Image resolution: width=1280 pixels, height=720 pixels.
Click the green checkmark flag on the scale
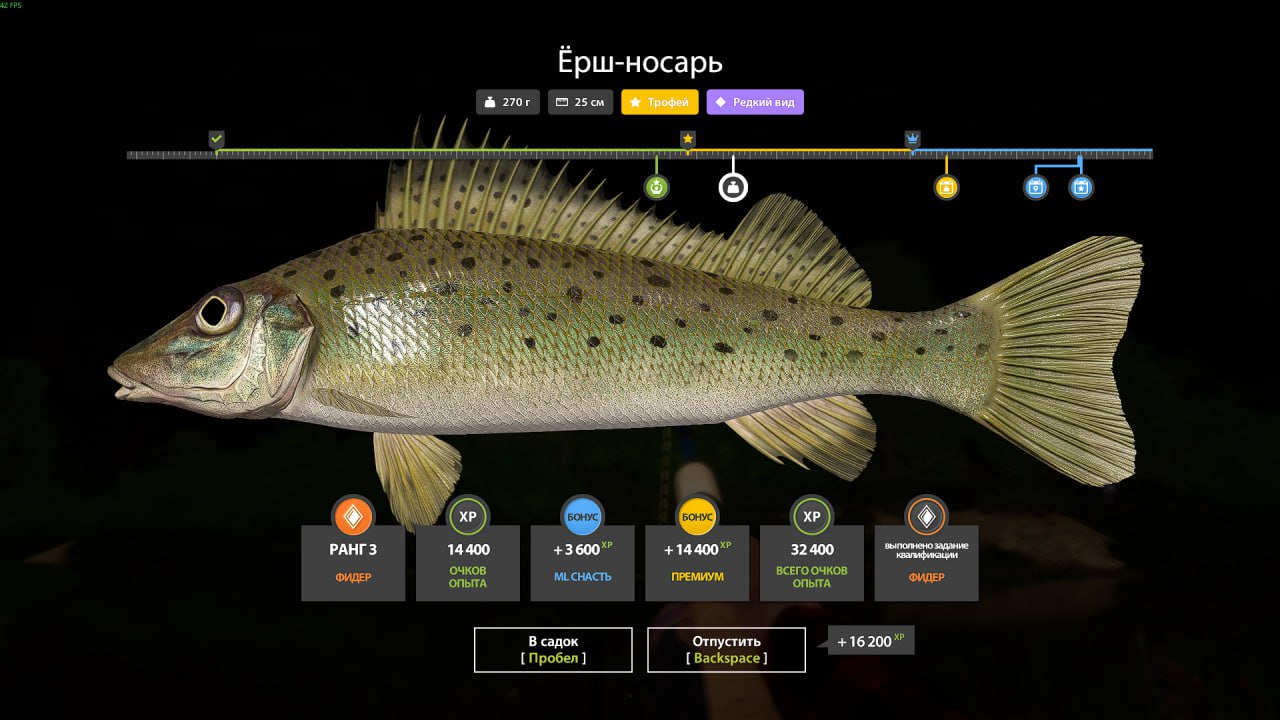(216, 139)
